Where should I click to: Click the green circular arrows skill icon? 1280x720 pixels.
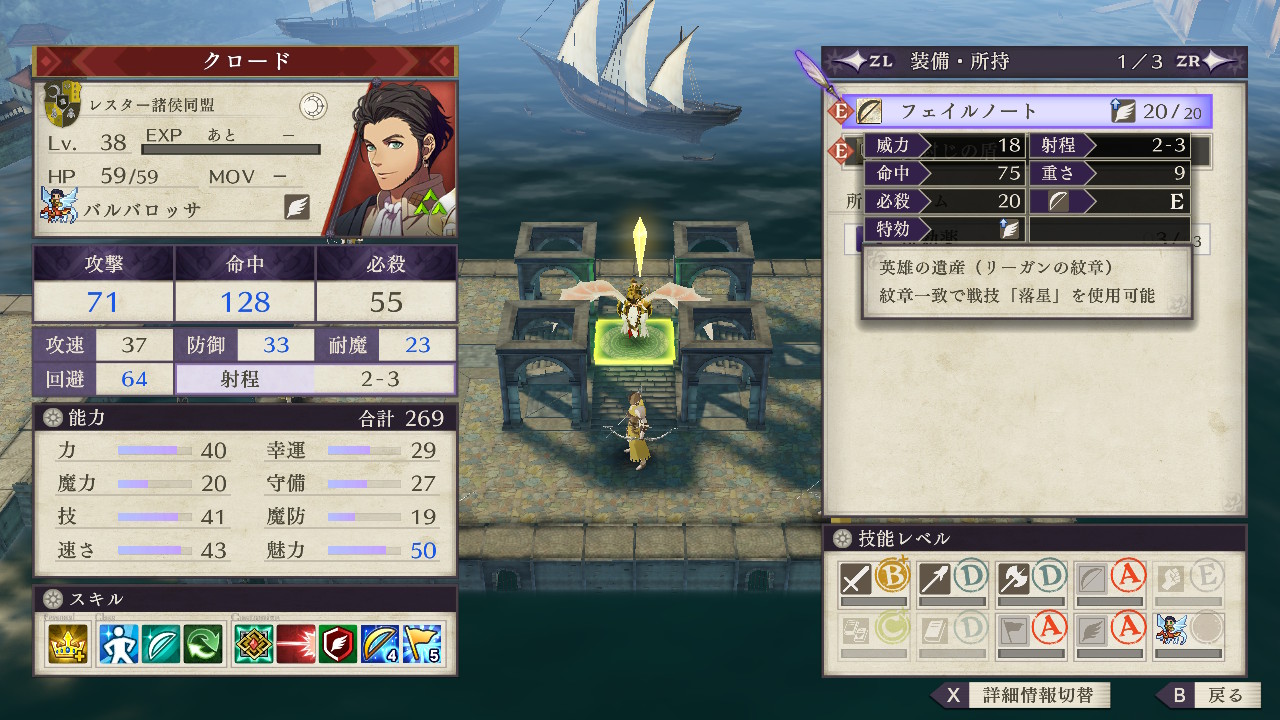click(204, 644)
